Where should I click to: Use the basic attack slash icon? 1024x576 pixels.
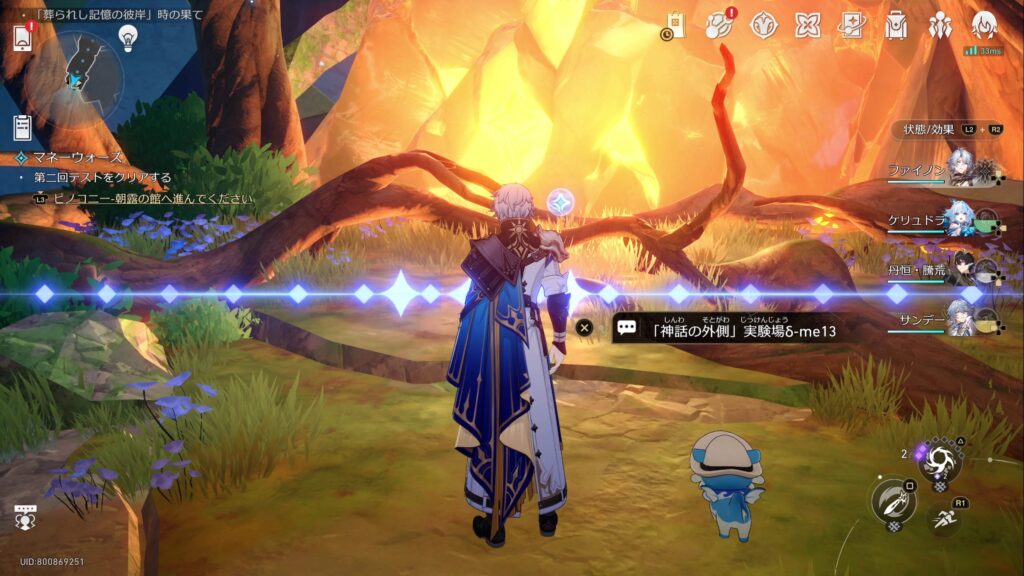pos(892,502)
